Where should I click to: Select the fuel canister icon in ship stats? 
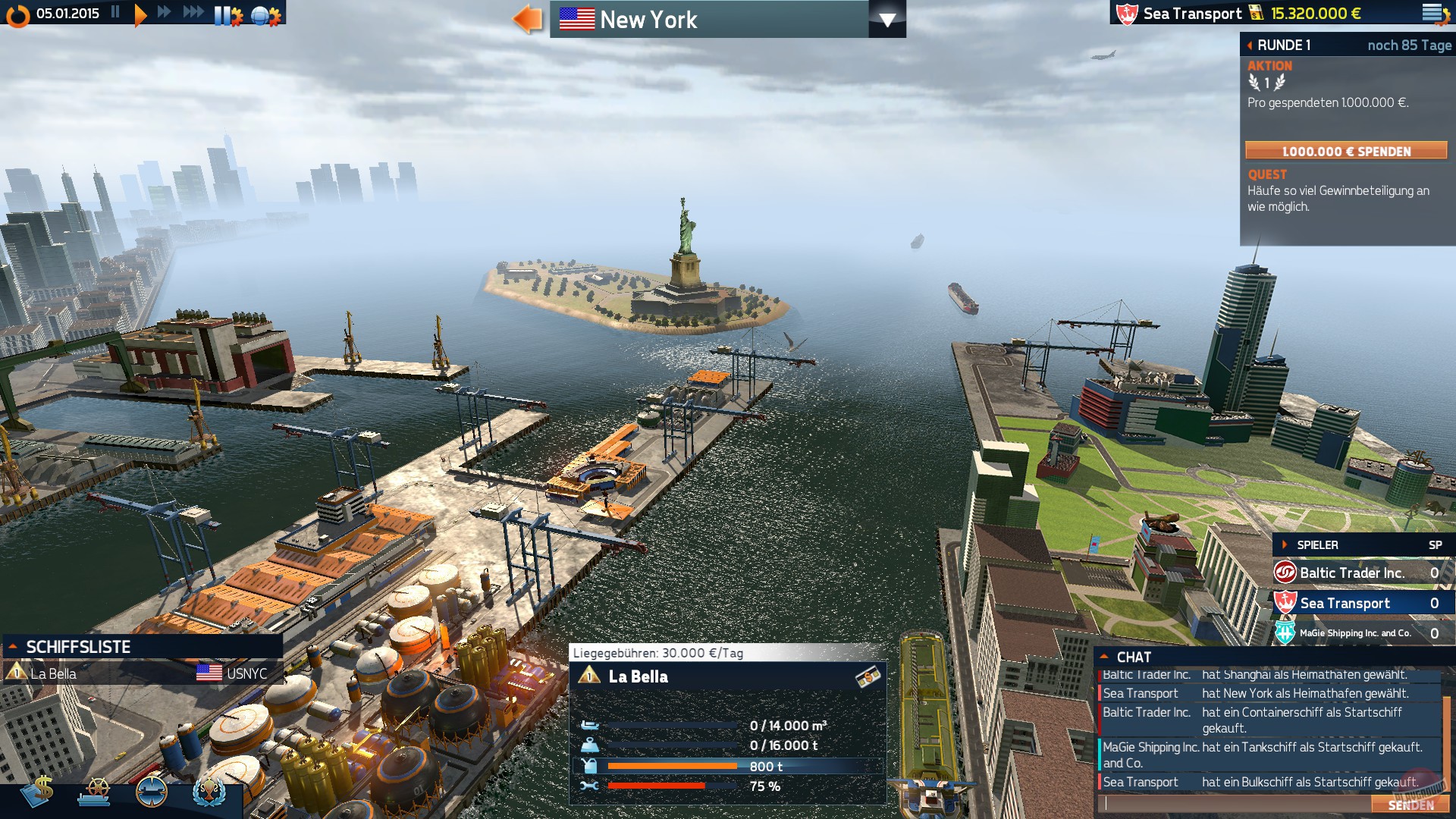(591, 766)
